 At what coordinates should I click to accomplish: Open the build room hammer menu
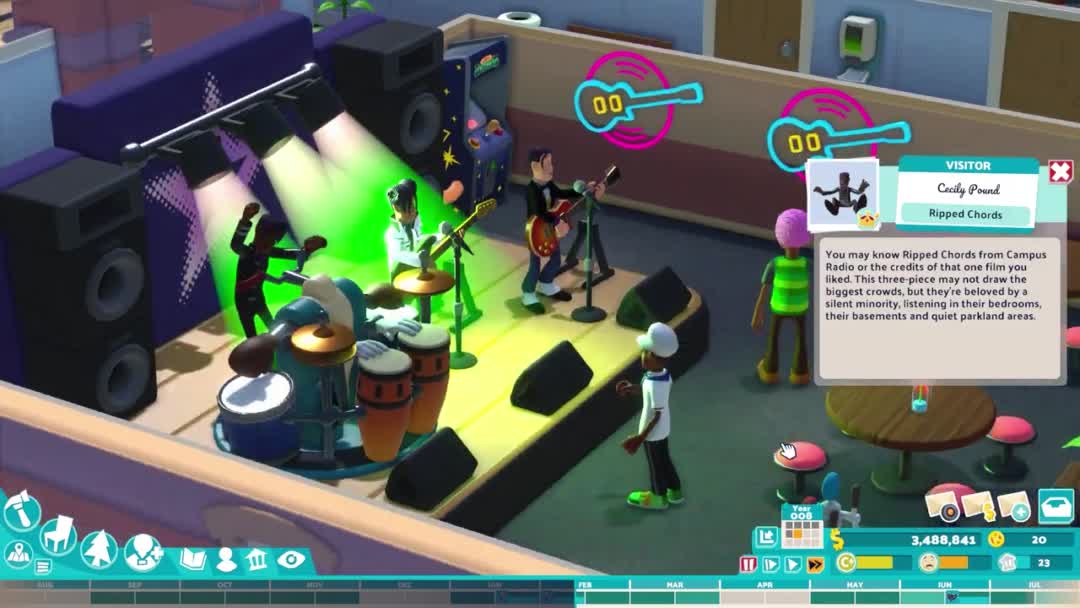coord(21,513)
